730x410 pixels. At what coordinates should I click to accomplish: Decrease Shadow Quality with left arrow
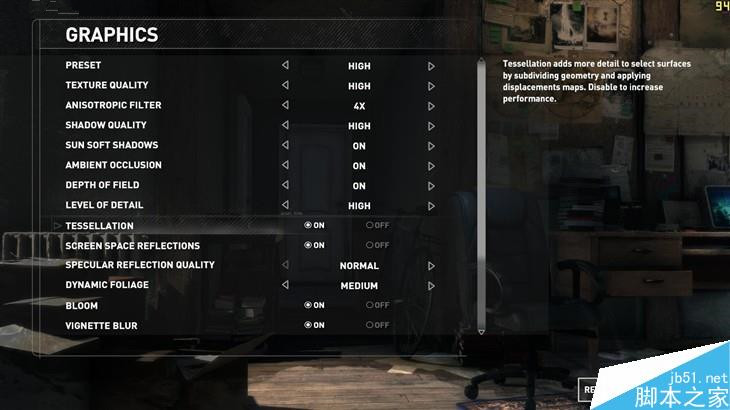click(x=285, y=126)
